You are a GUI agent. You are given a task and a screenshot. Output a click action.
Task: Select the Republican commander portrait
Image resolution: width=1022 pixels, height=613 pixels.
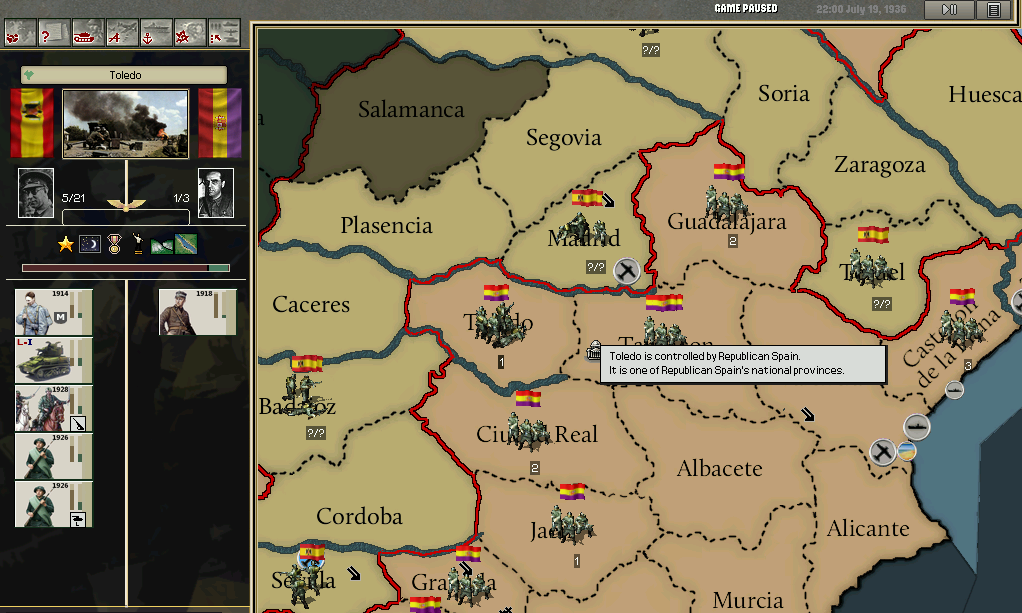click(216, 192)
